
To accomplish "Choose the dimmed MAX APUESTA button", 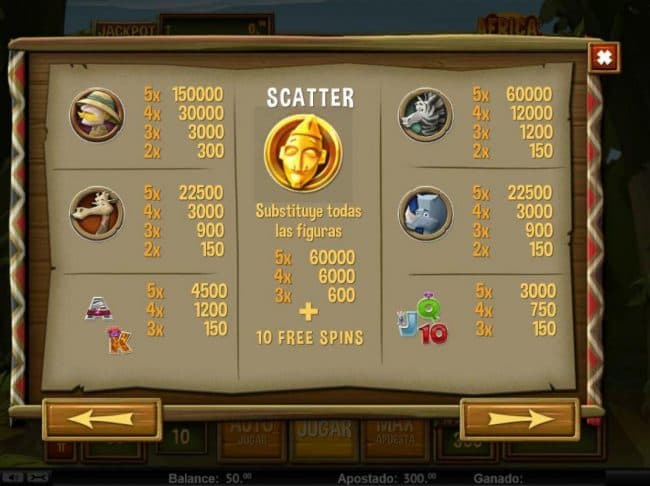I will [400, 437].
